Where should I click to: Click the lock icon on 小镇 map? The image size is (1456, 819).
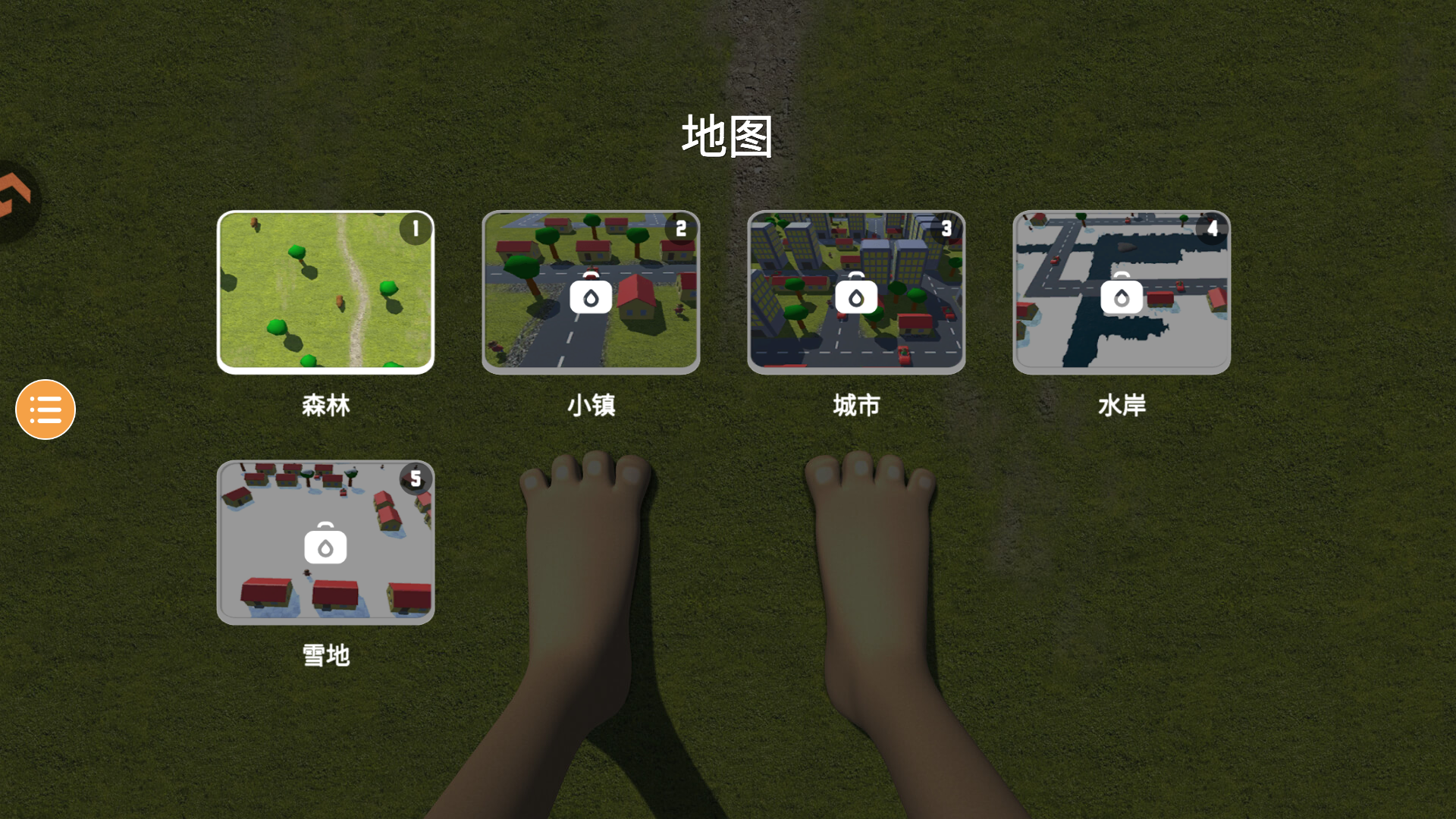[589, 296]
